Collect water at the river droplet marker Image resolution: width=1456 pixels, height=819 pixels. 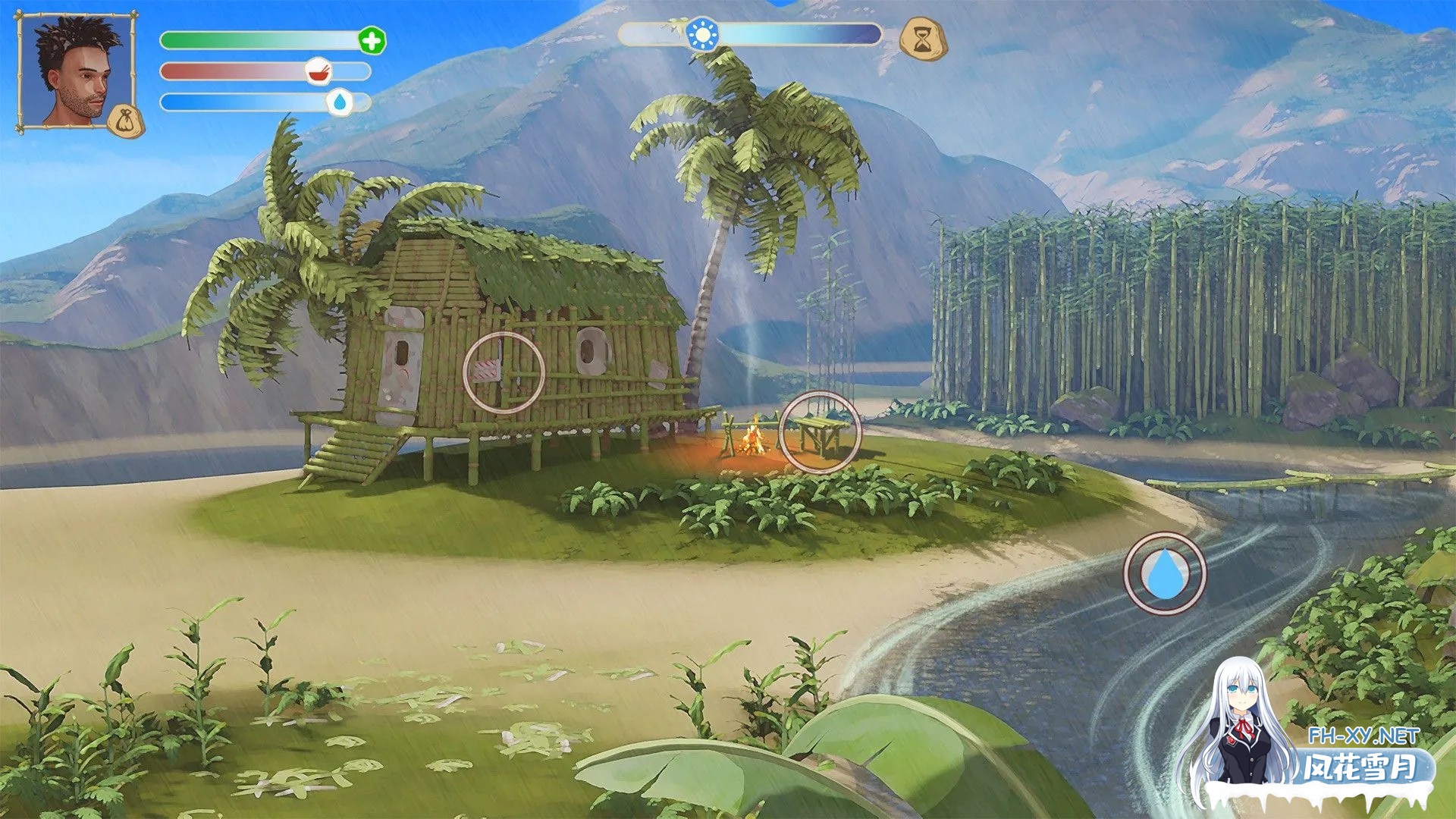tap(1164, 573)
